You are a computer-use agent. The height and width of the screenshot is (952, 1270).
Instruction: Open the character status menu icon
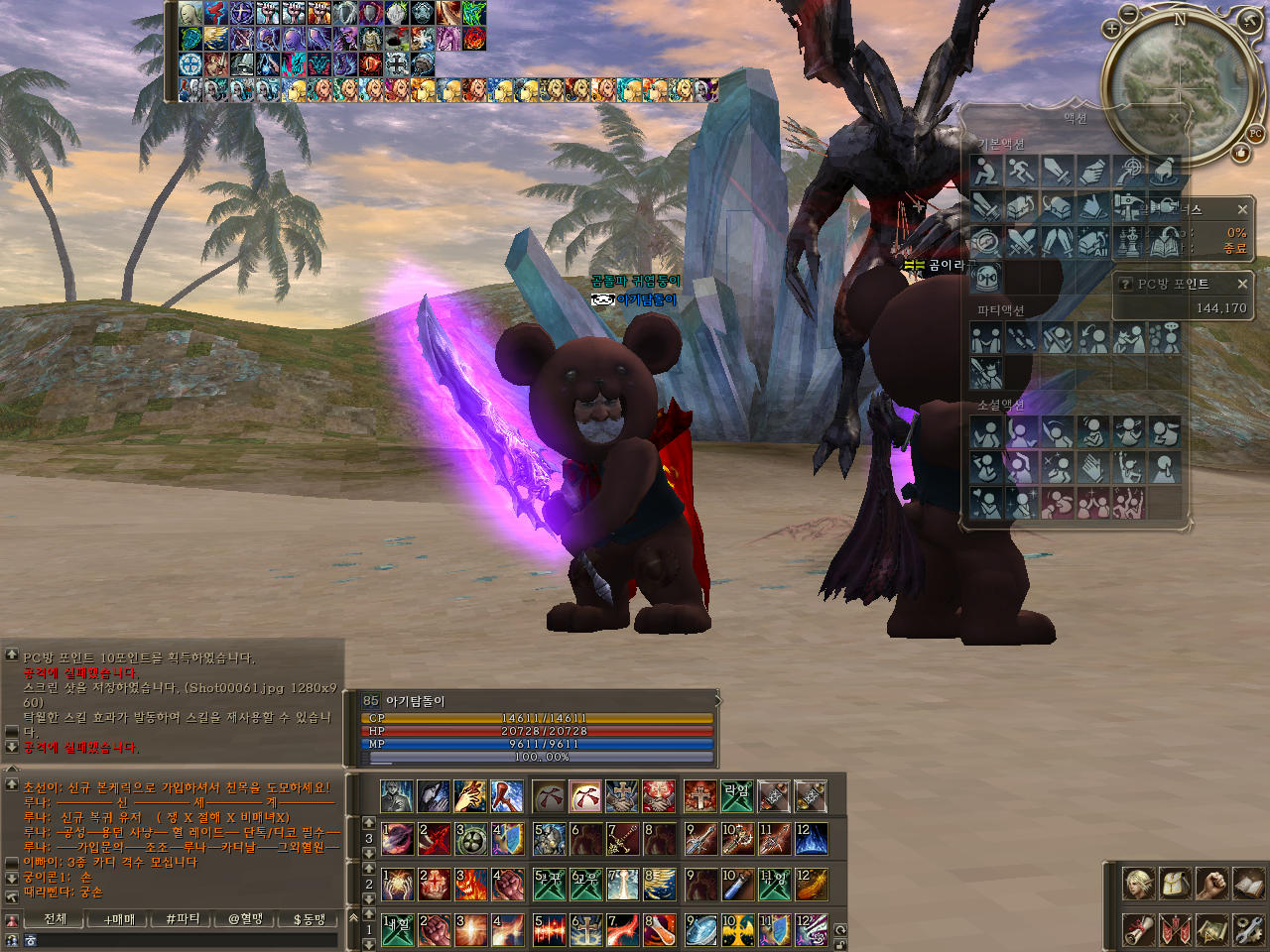[x=1138, y=884]
